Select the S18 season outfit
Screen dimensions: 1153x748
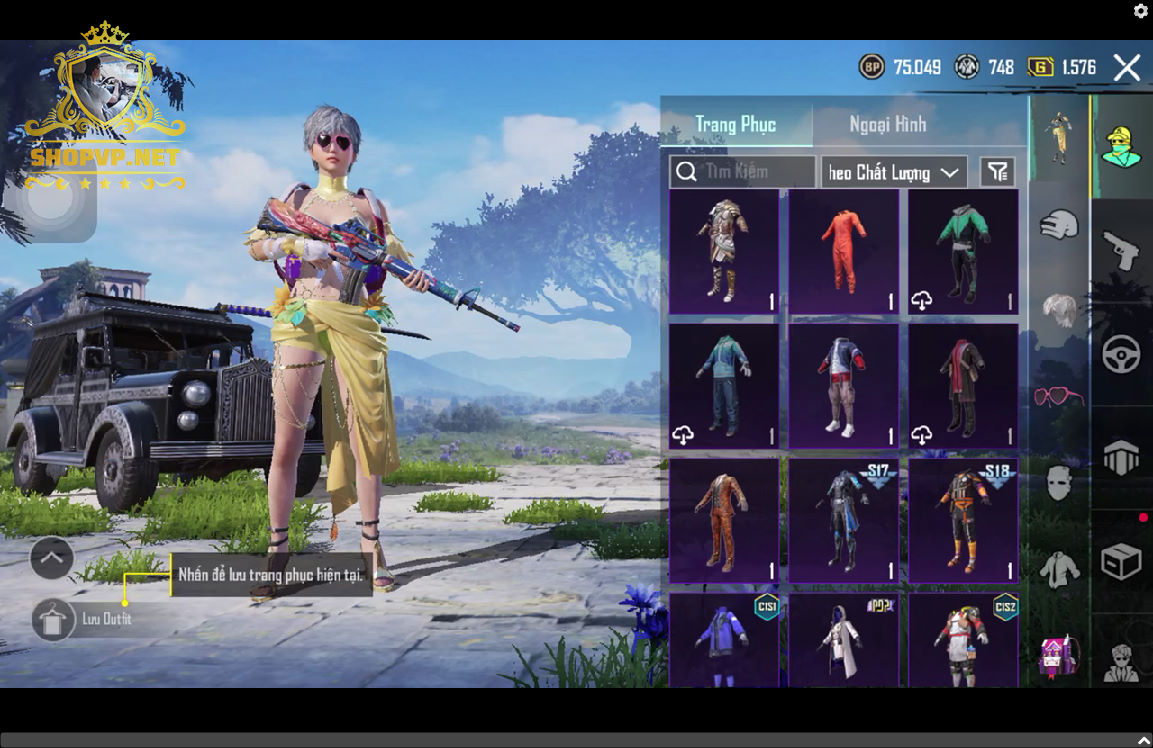click(x=963, y=520)
